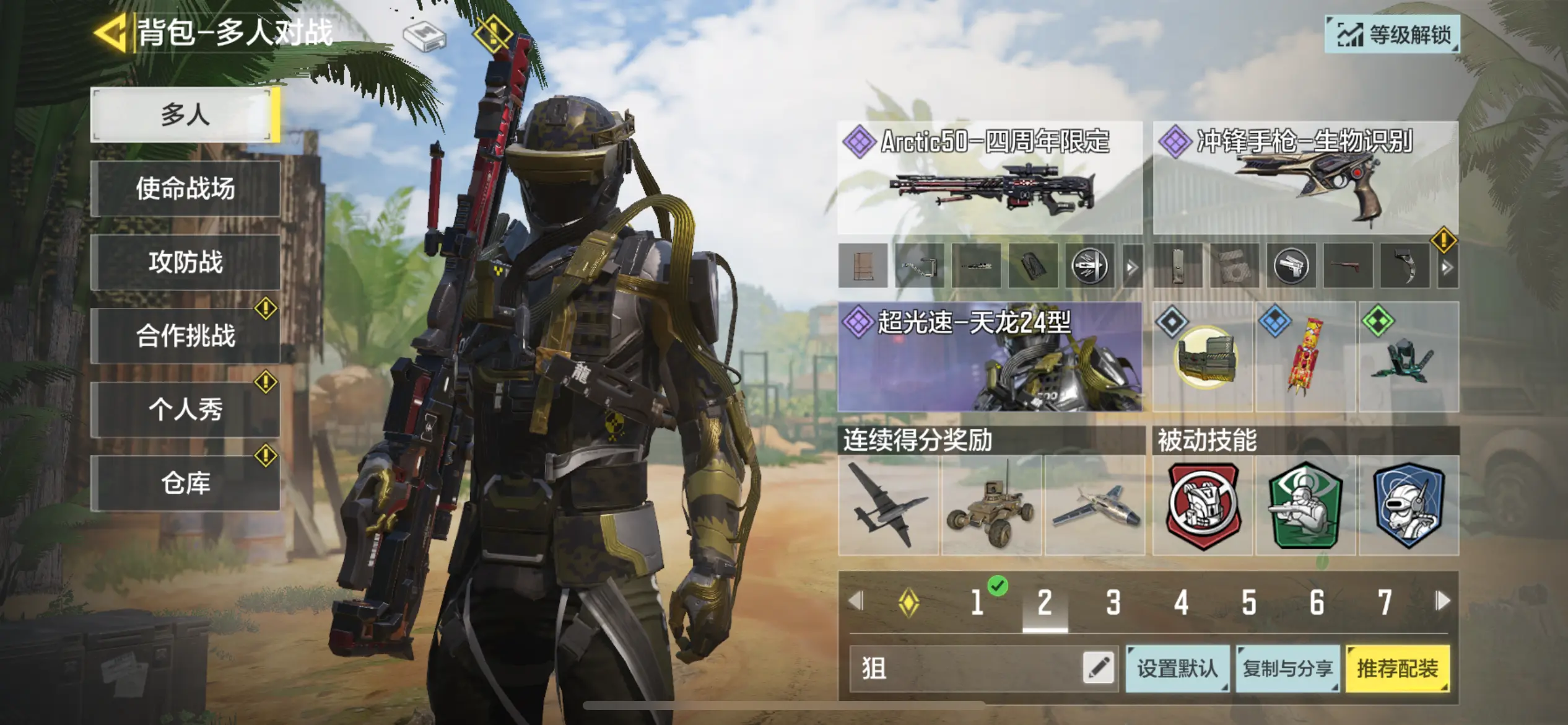Click the 设置默认 set default button
This screenshot has height=725, width=1568.
click(x=1177, y=669)
